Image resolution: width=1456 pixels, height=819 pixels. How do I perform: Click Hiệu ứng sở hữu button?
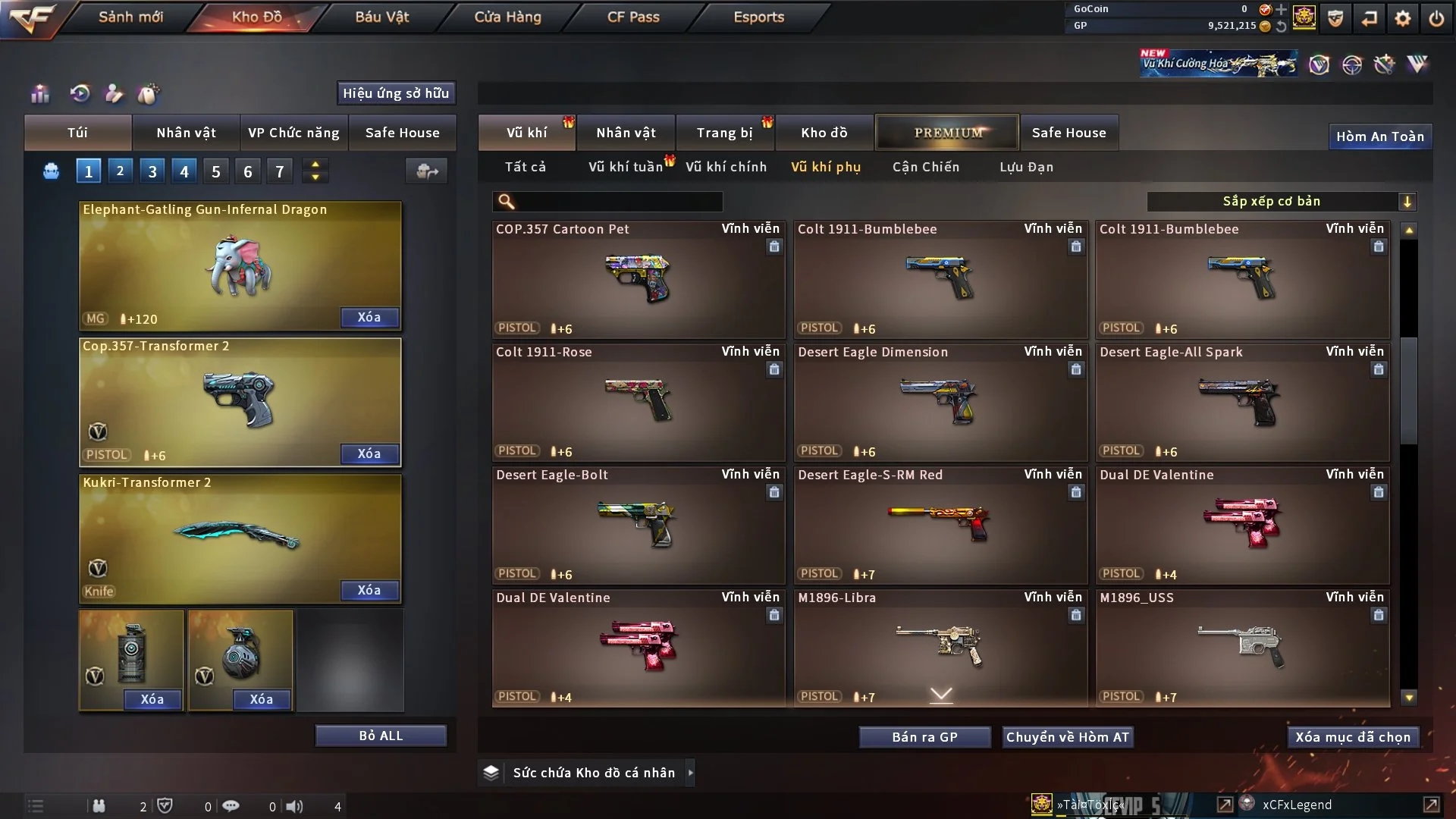396,93
